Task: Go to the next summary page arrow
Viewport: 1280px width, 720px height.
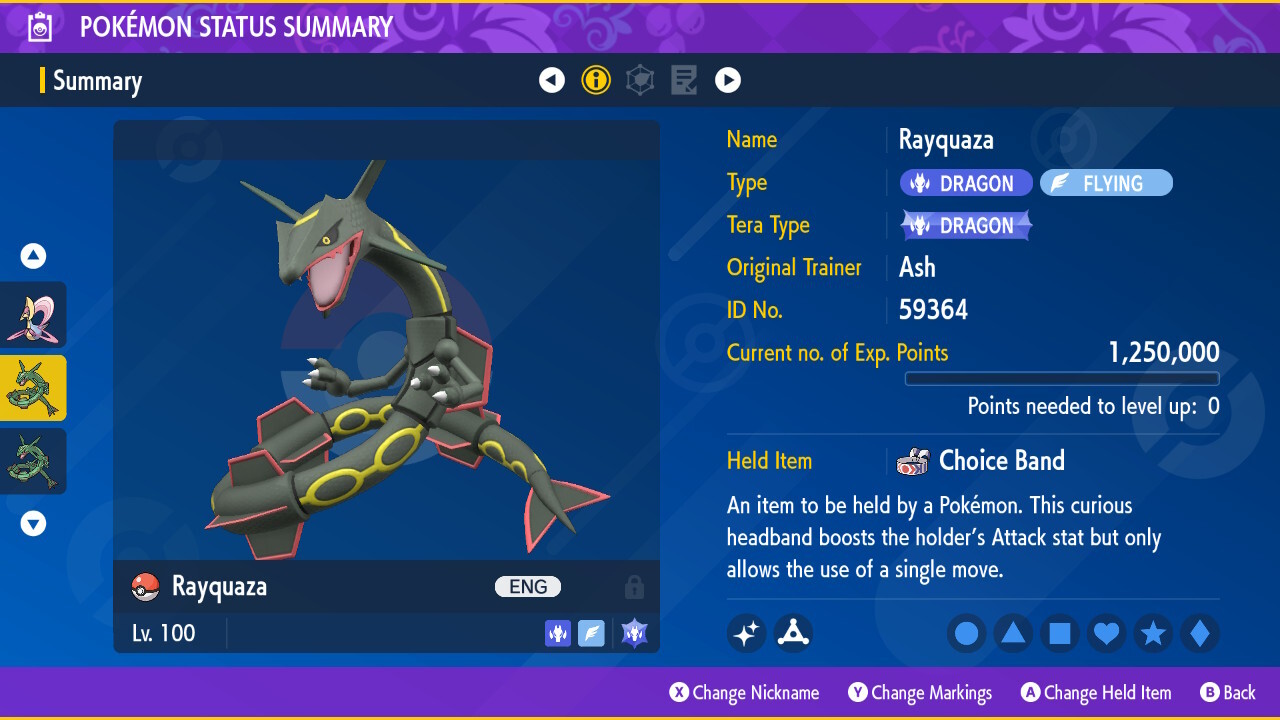Action: (728, 80)
